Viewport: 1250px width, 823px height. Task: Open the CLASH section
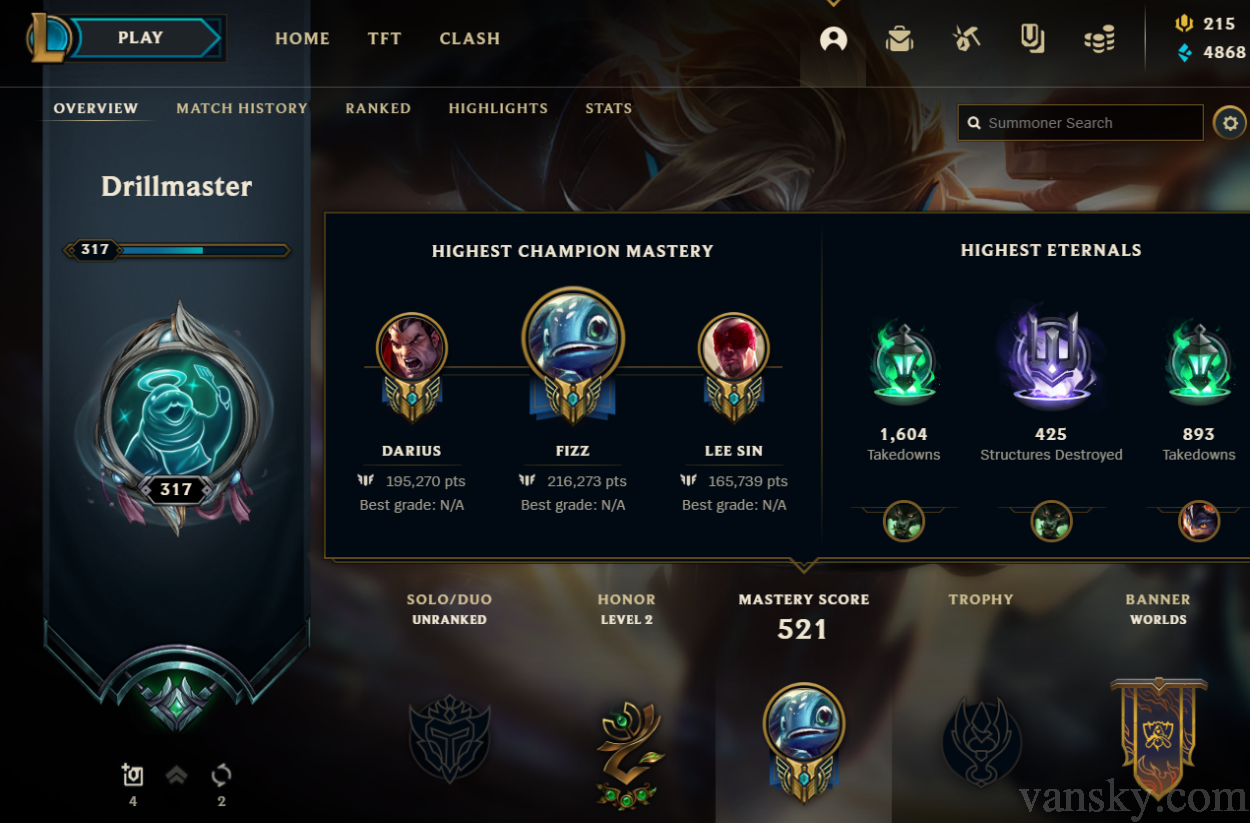(x=469, y=39)
